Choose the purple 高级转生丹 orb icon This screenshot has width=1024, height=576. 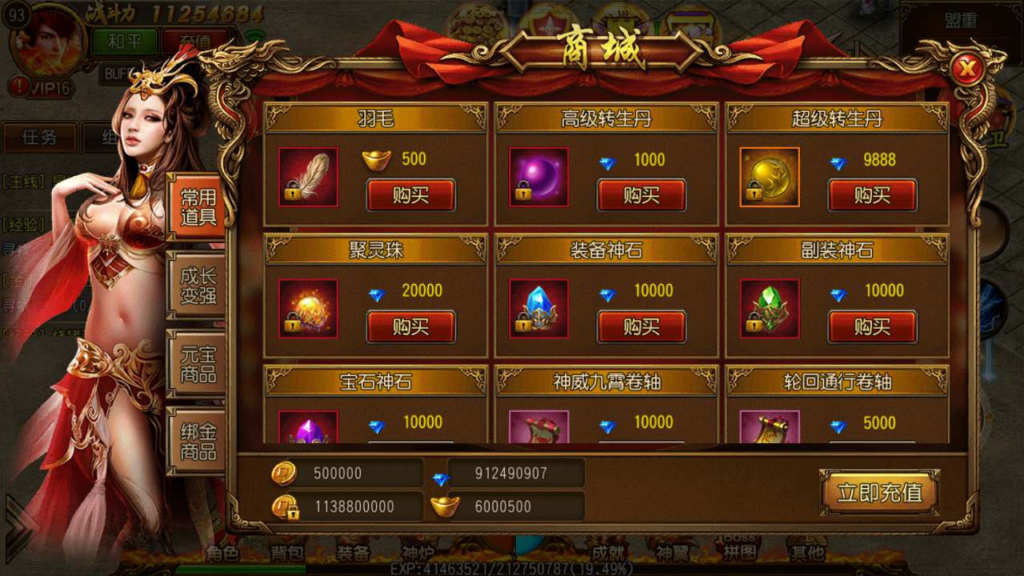[x=538, y=177]
